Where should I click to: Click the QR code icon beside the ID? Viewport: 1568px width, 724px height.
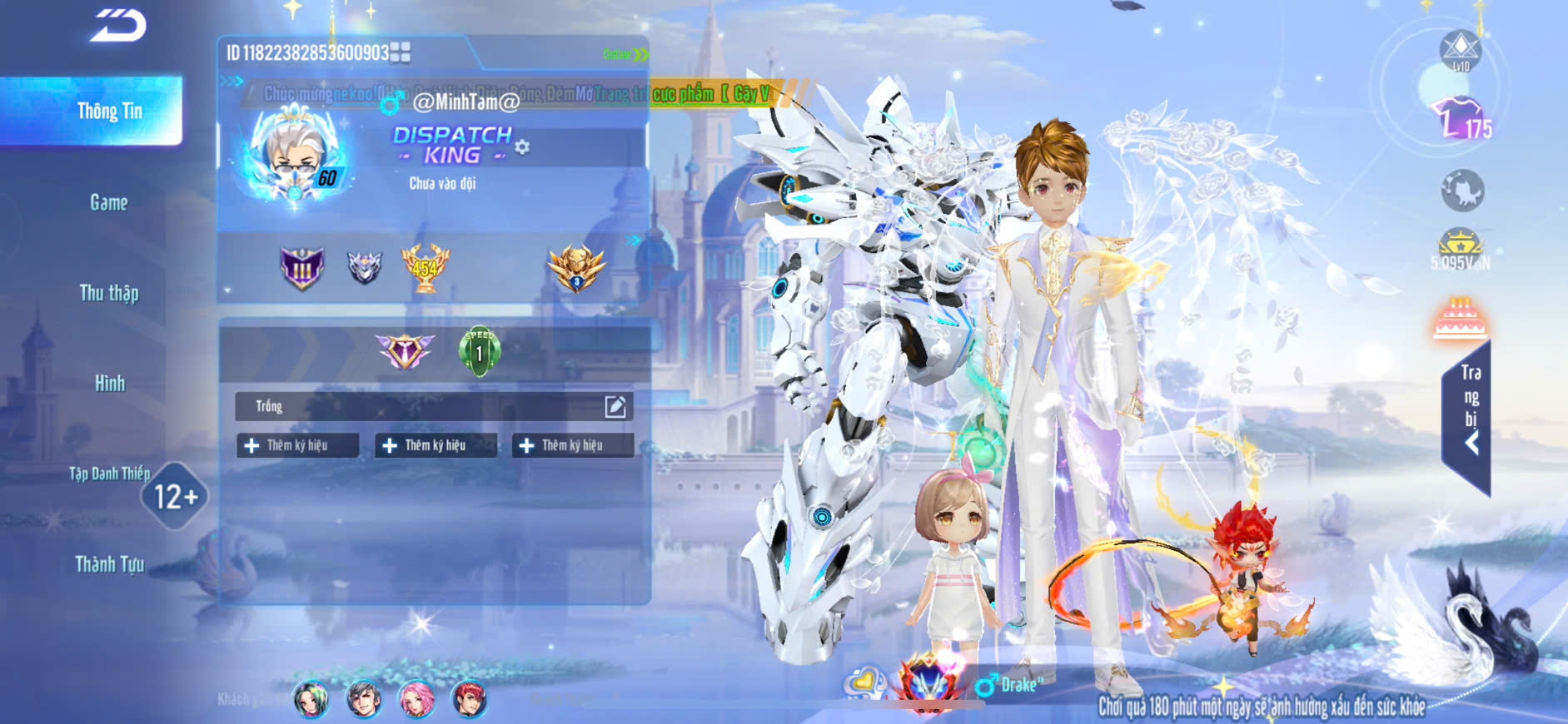(x=401, y=53)
